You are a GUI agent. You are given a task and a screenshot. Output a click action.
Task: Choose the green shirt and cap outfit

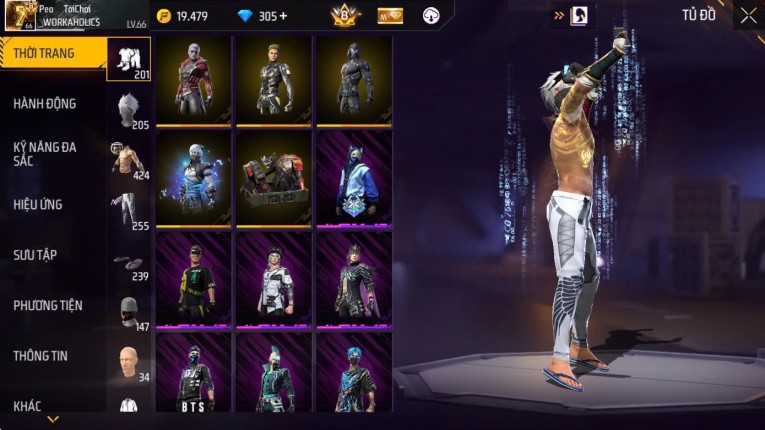[194, 280]
